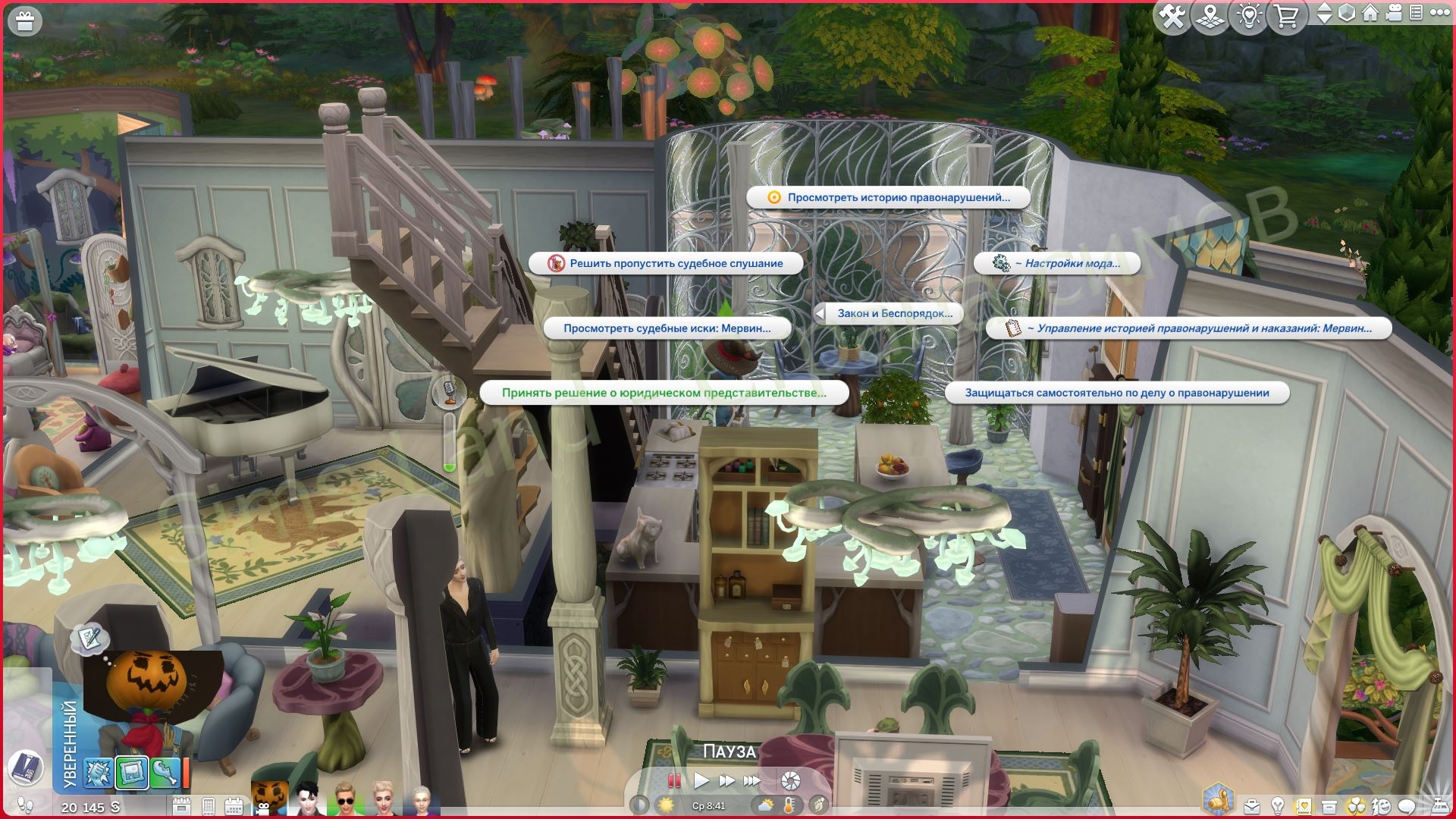This screenshot has width=1456, height=819.
Task: Open the career panel briefcase icon
Action: point(1252,805)
